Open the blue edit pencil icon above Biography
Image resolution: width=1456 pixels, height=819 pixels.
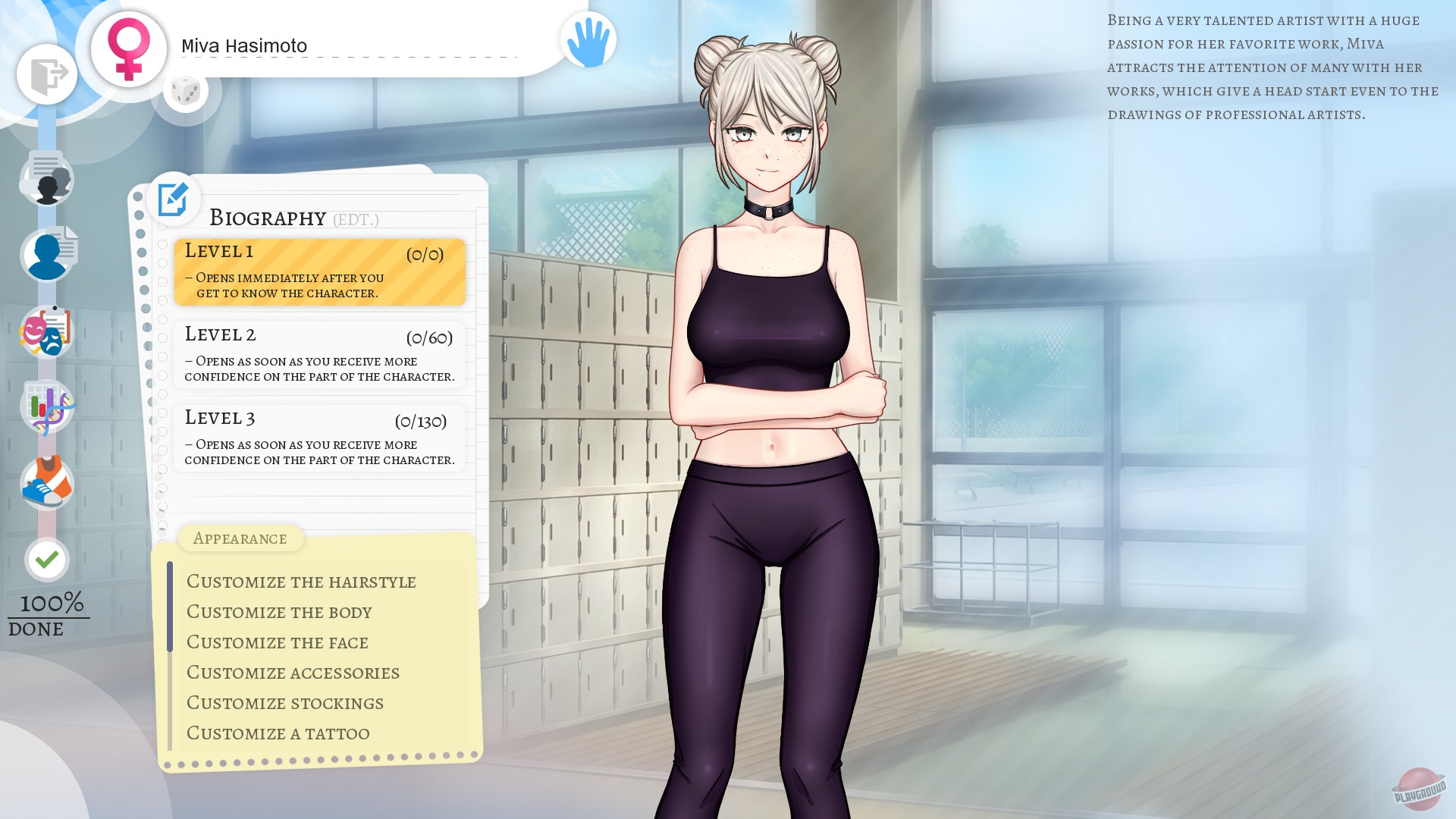[174, 199]
